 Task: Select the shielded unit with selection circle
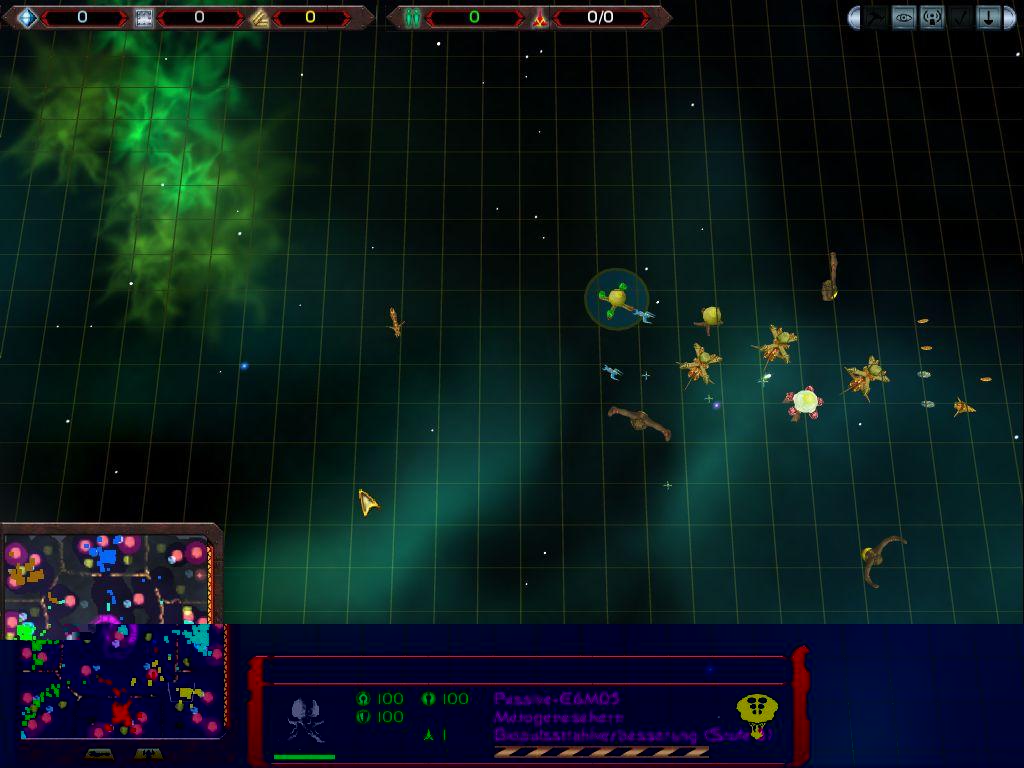[x=616, y=298]
